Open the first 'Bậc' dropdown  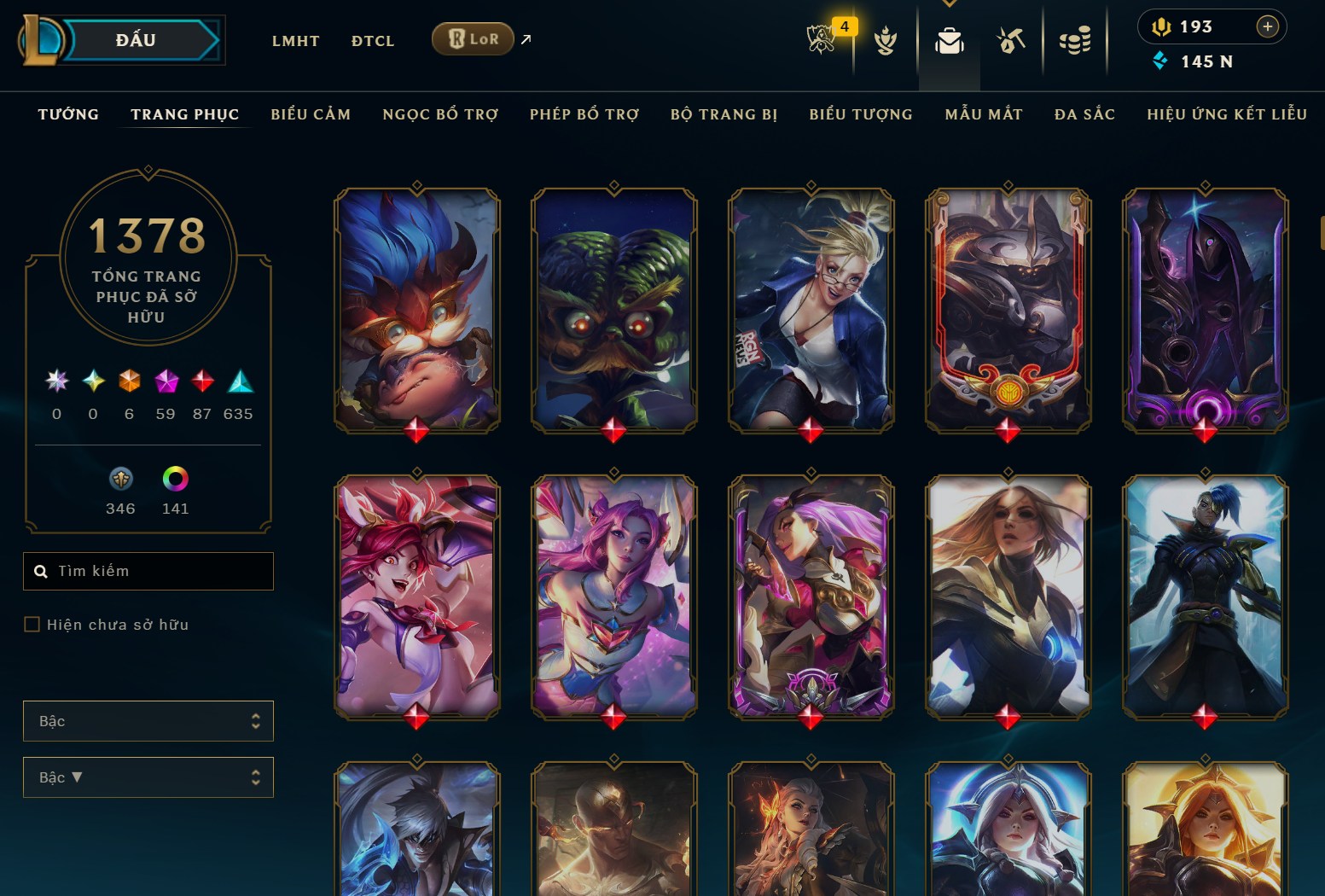pos(148,721)
